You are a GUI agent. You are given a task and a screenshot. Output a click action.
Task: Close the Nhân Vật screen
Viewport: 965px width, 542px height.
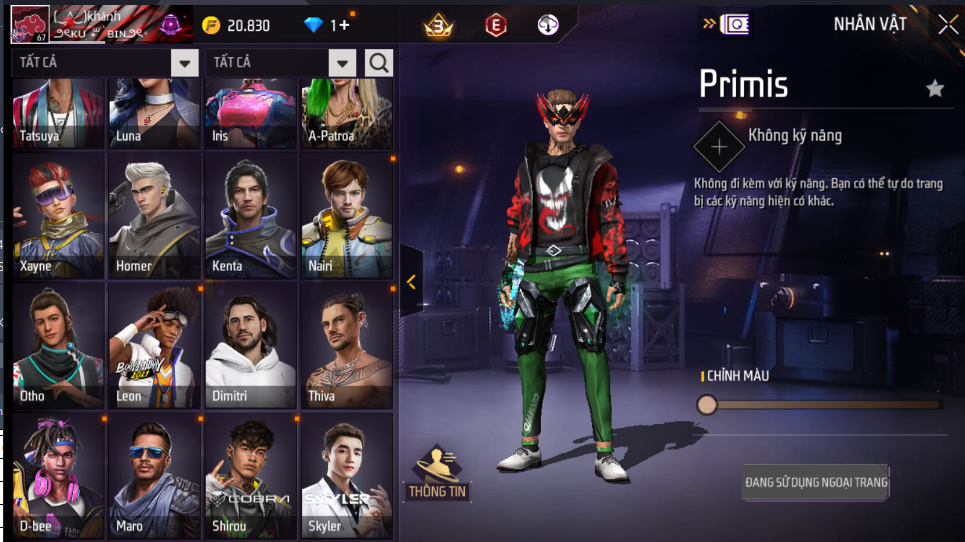[x=947, y=25]
